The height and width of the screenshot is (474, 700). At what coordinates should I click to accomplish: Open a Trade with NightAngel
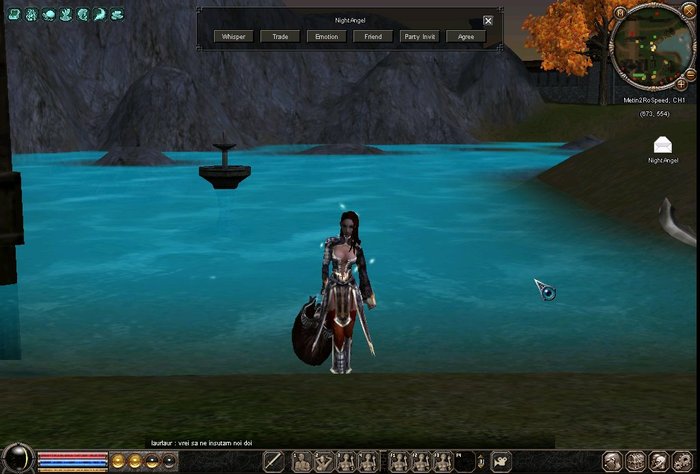point(280,36)
